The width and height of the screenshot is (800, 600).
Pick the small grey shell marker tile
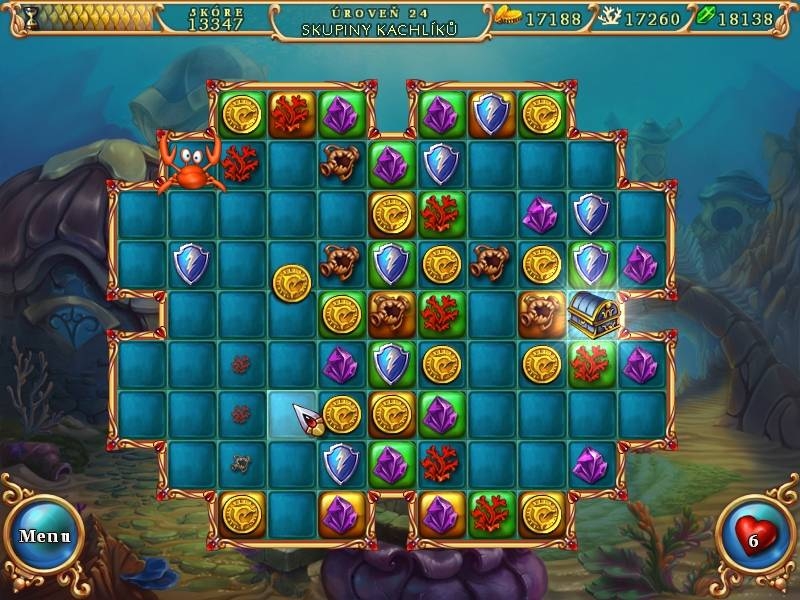point(241,463)
